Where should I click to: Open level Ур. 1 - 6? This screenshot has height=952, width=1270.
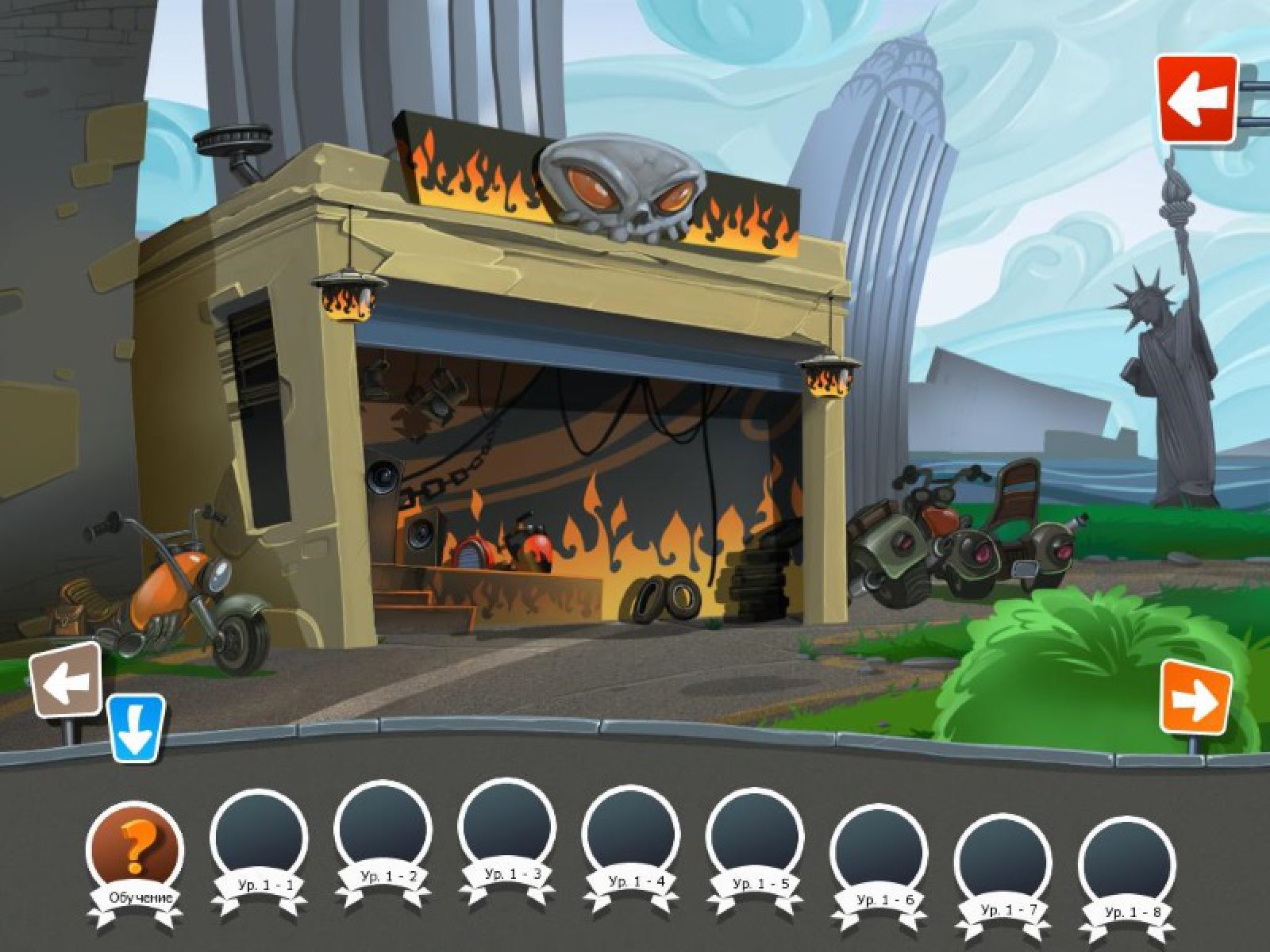click(x=879, y=850)
